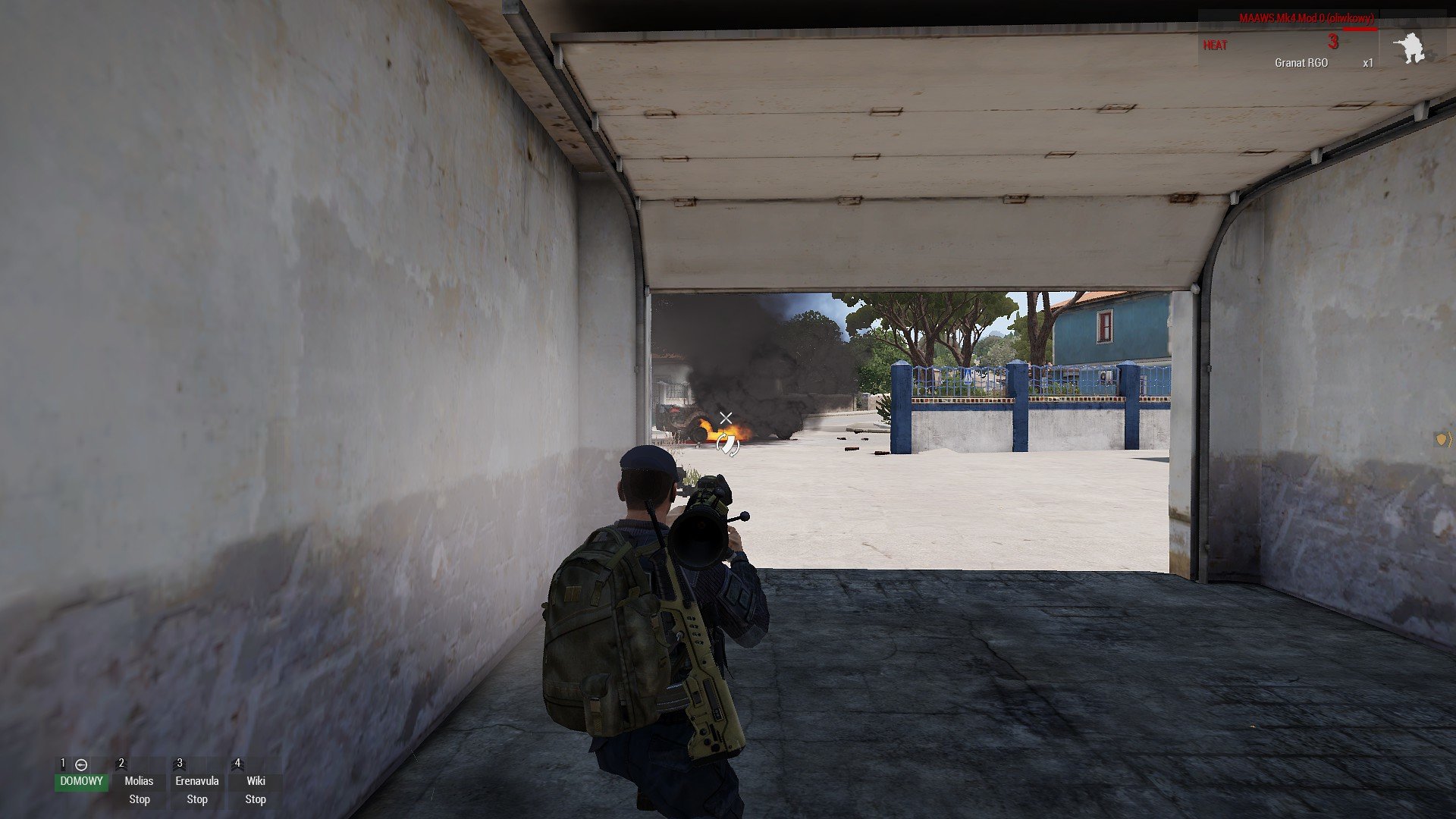Choose squad member Erenavula

pos(197,781)
